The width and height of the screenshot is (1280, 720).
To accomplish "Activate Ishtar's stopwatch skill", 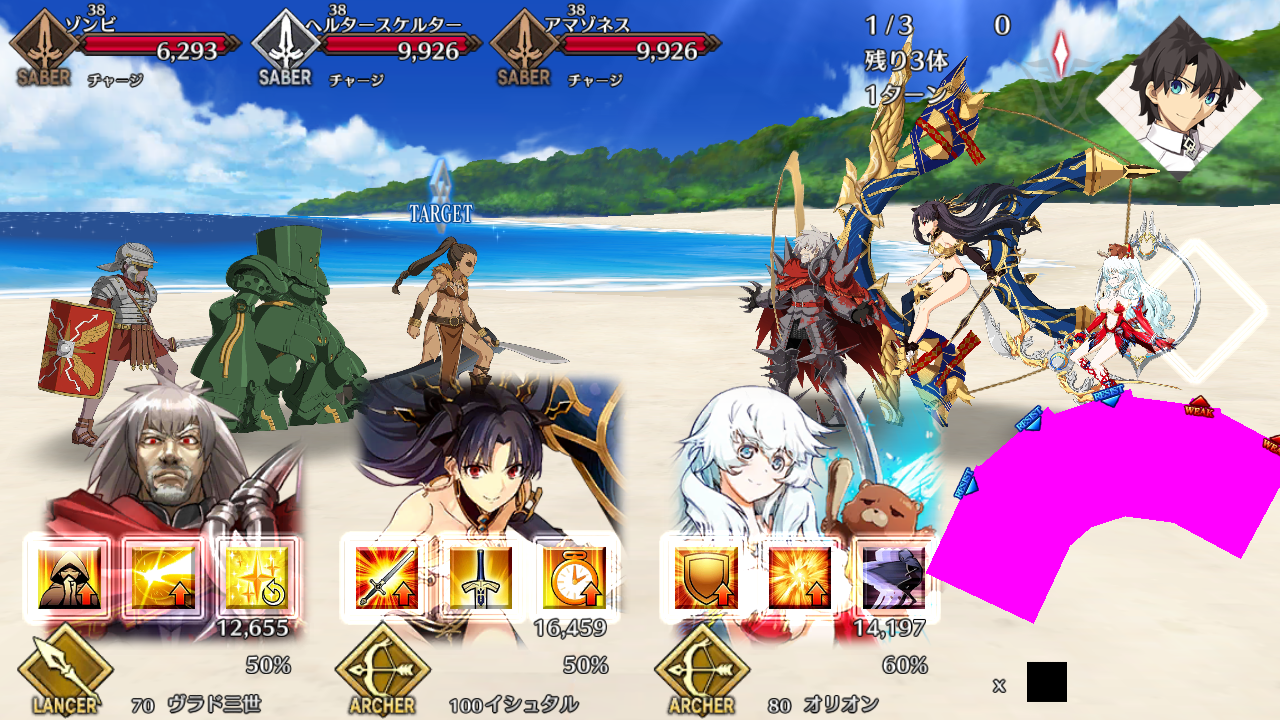I will (x=574, y=578).
